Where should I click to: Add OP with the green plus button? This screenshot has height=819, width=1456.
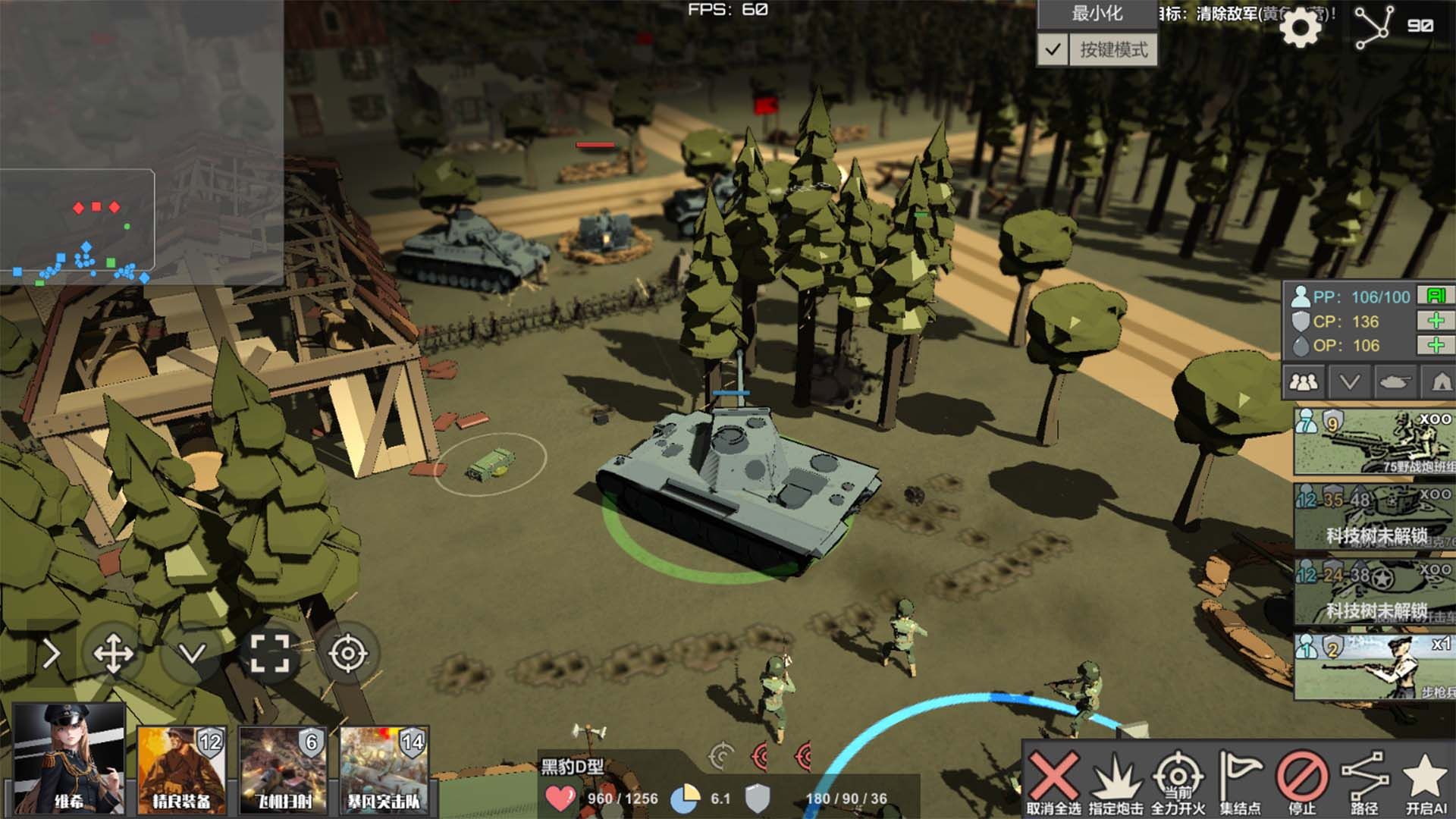point(1436,346)
